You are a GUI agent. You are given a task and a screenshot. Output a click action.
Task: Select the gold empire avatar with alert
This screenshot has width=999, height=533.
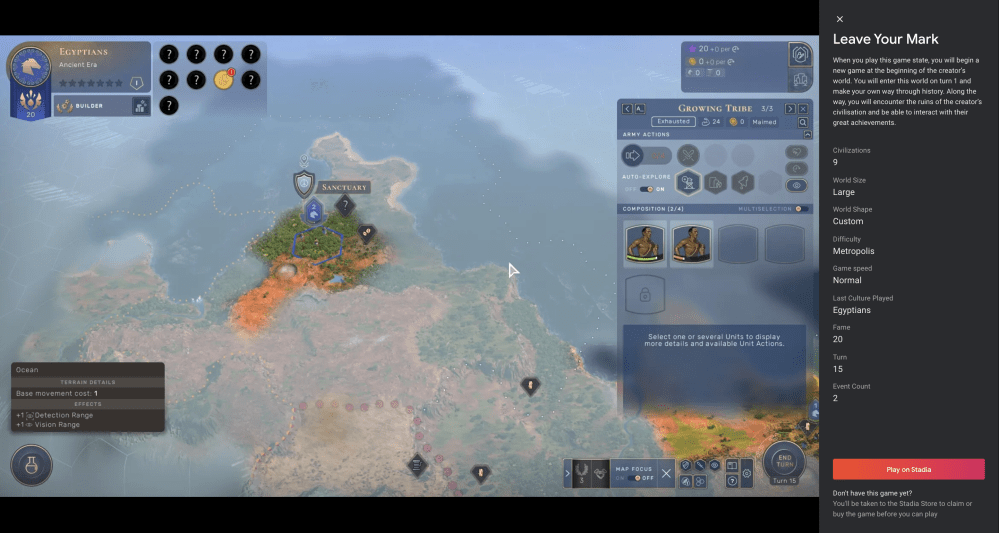223,80
